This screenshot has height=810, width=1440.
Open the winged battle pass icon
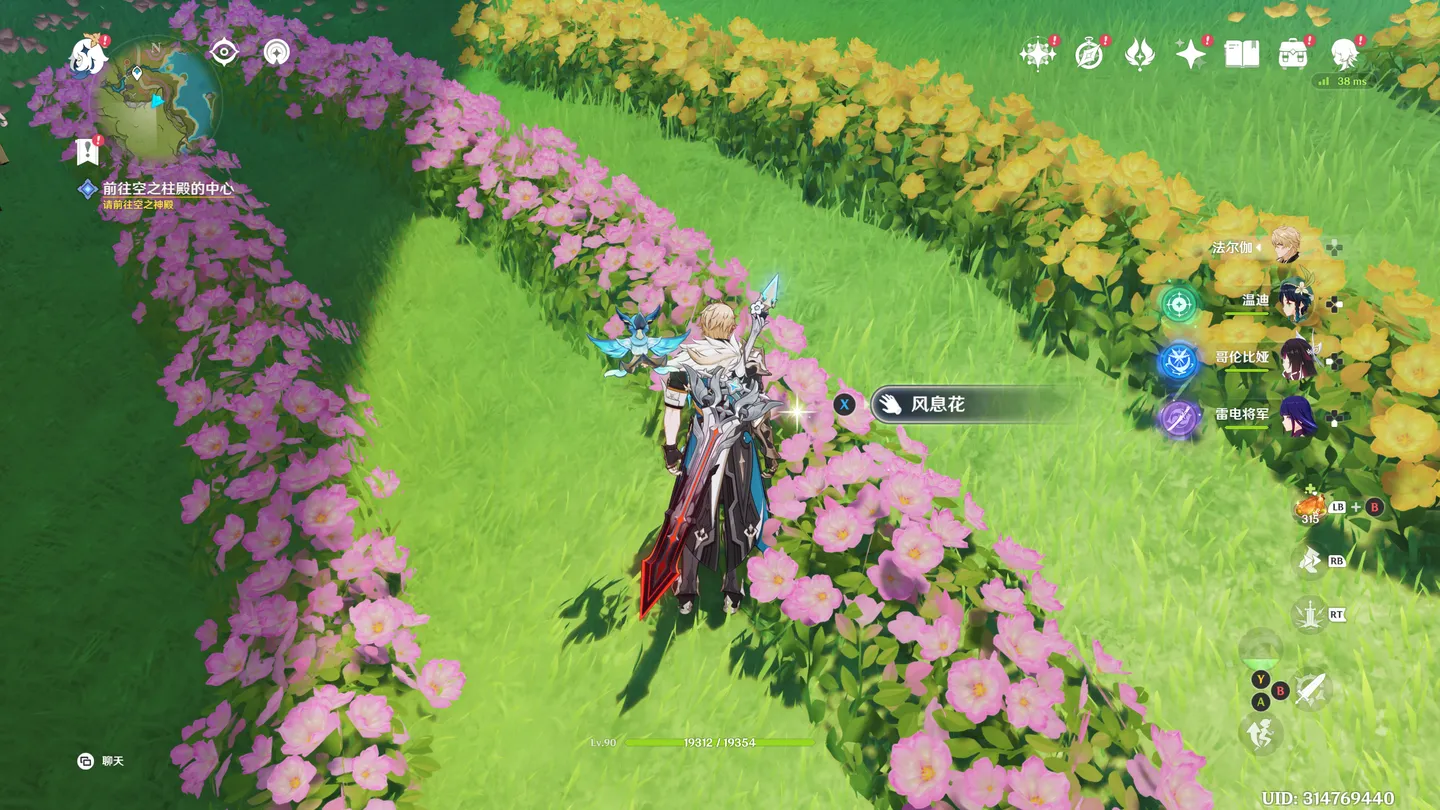coord(1139,54)
